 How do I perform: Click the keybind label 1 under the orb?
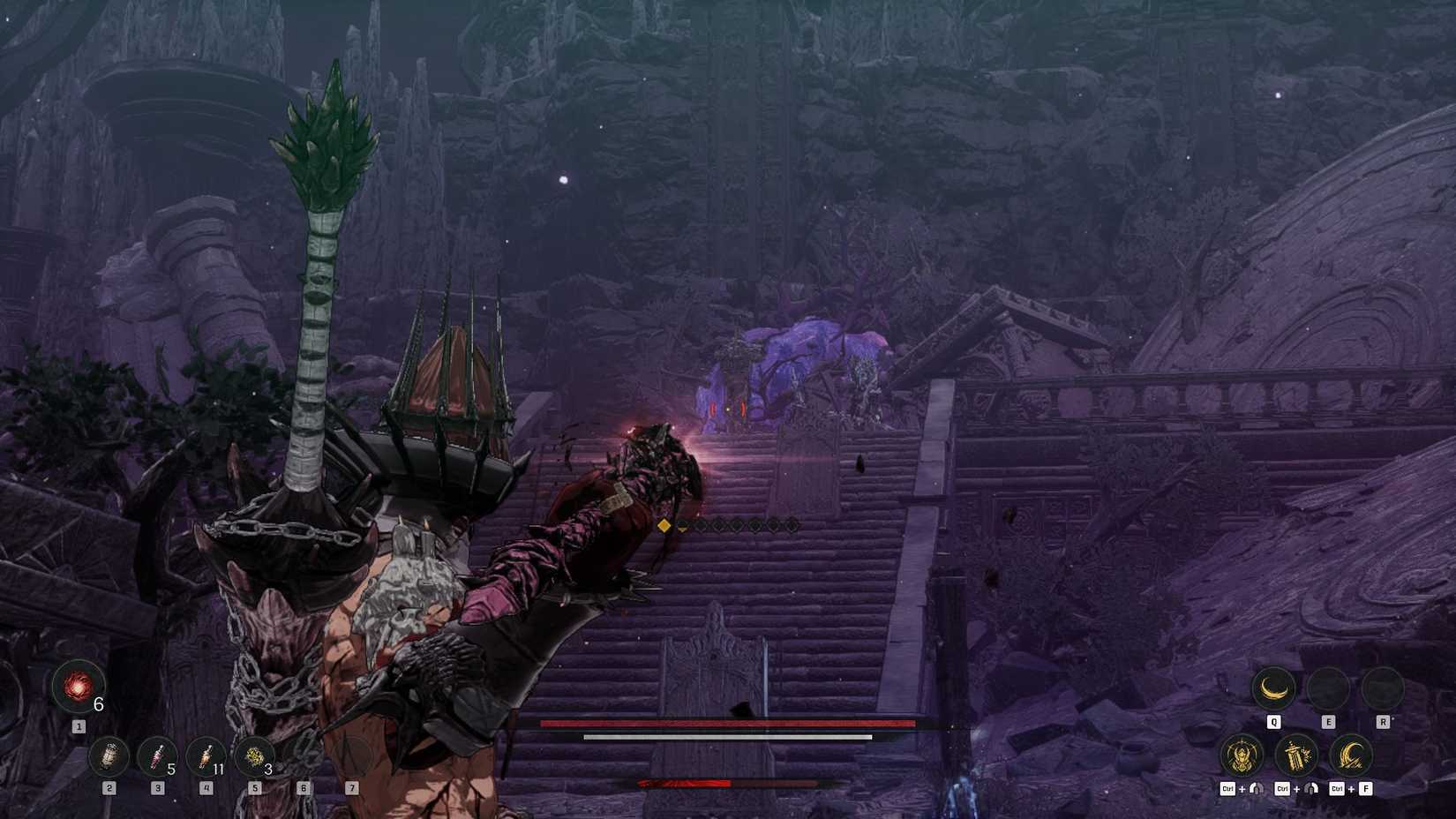(x=78, y=725)
